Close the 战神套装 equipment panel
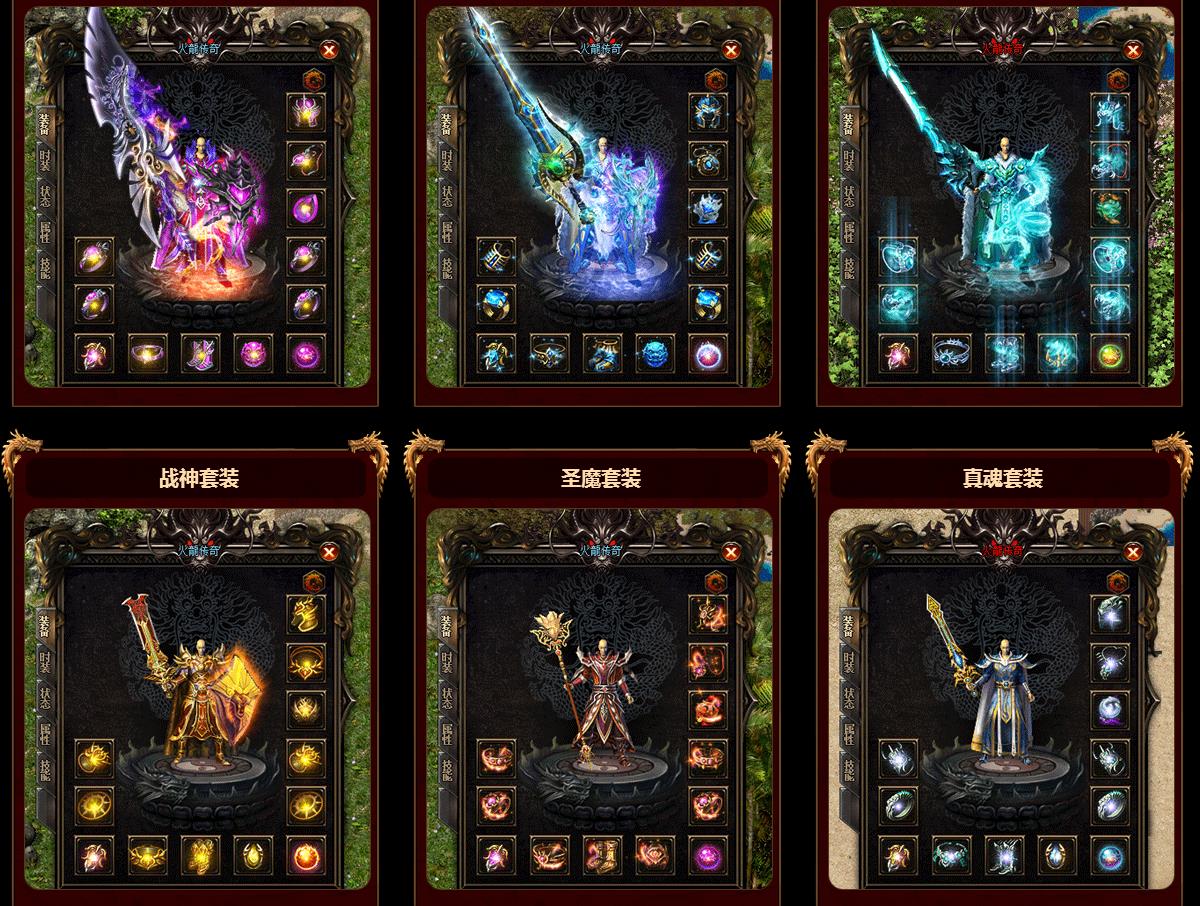 (x=329, y=552)
